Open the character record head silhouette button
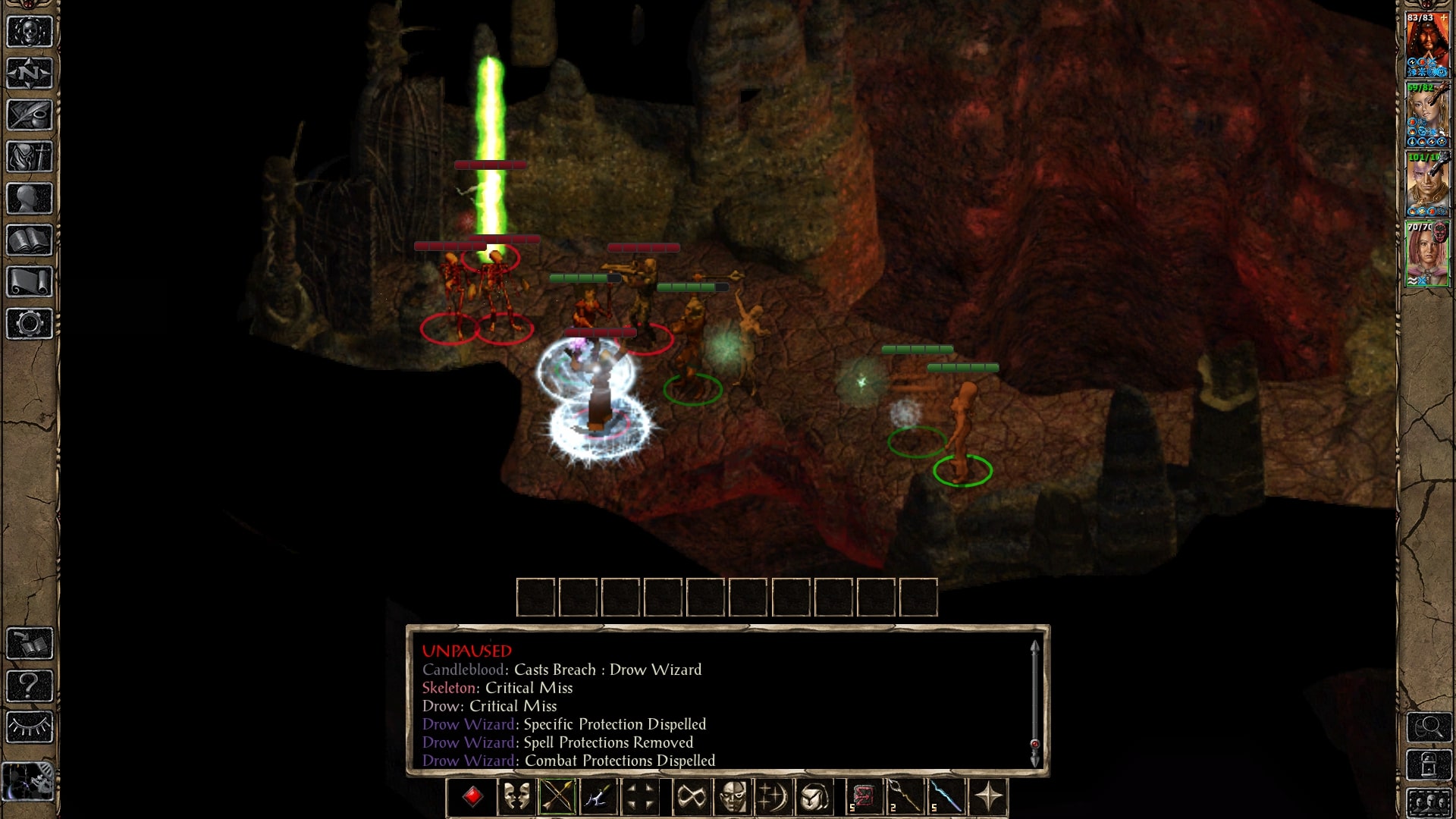 (30, 199)
